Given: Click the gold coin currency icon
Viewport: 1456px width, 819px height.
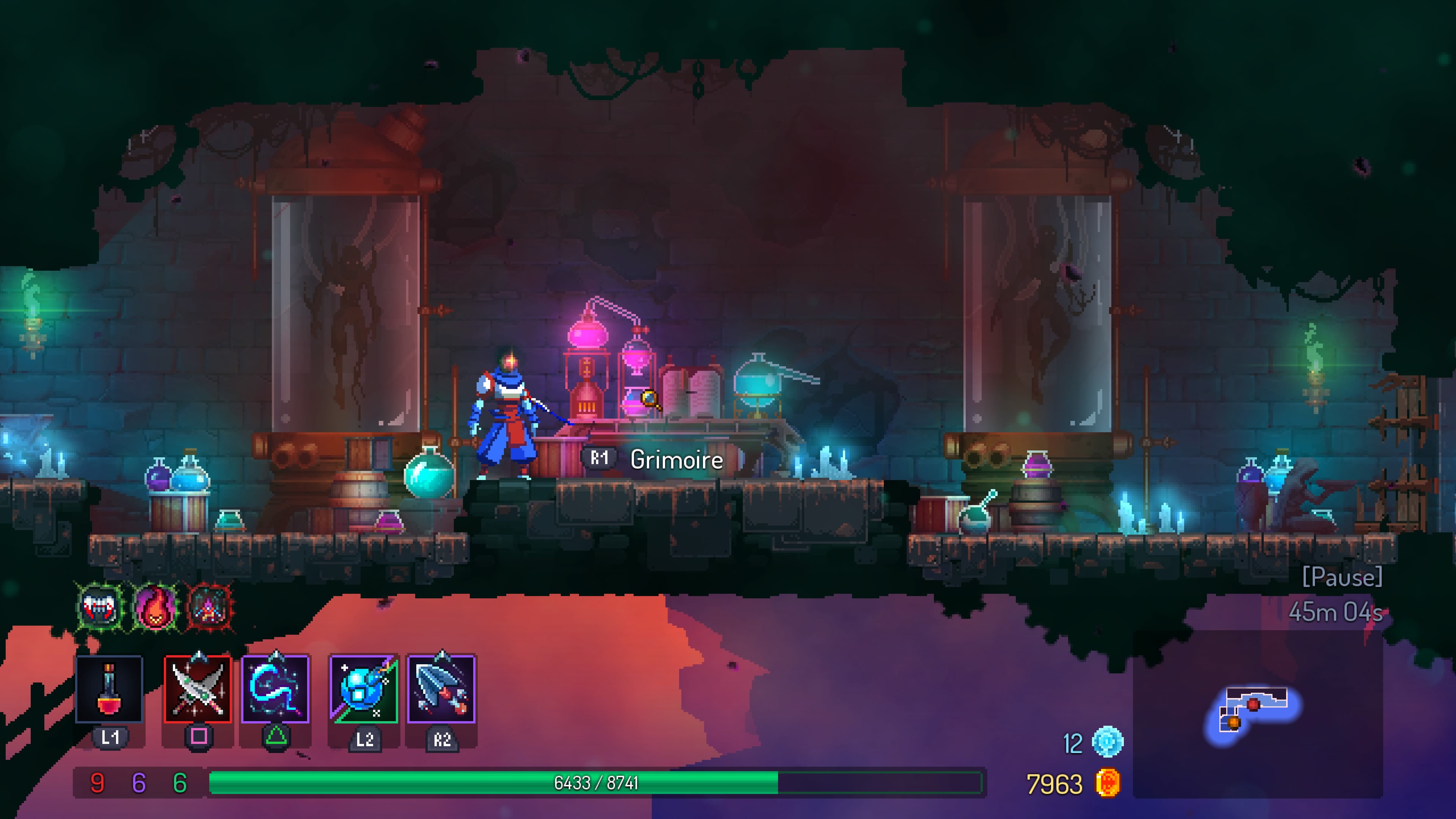Looking at the screenshot, I should (x=1107, y=784).
